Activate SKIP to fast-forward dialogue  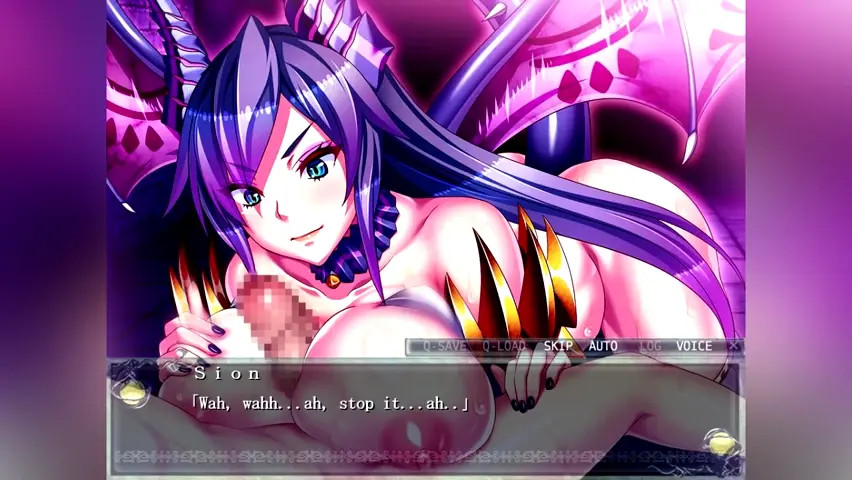pyautogui.click(x=558, y=346)
